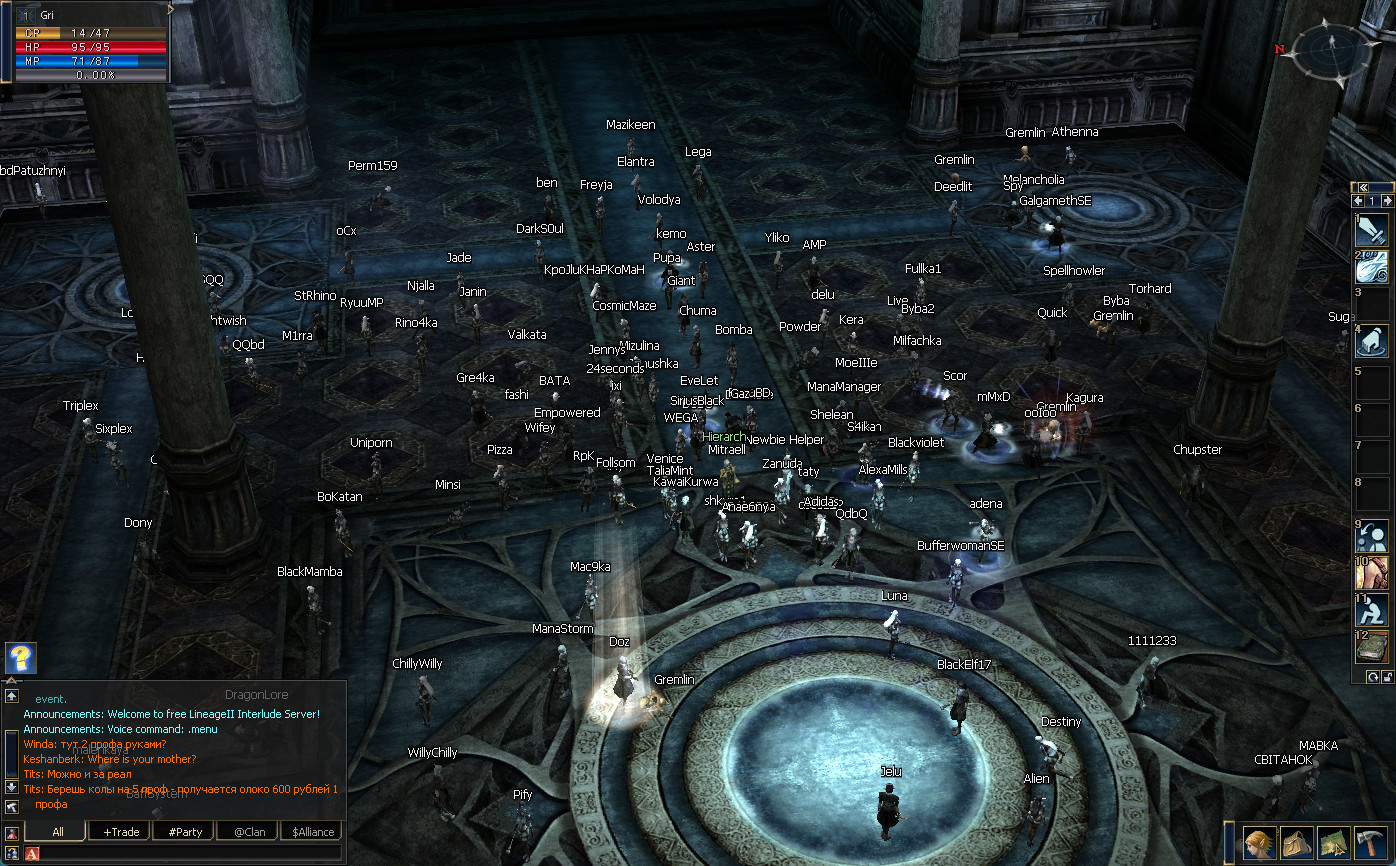
Task: Open the #Party chat tab
Action: [185, 831]
